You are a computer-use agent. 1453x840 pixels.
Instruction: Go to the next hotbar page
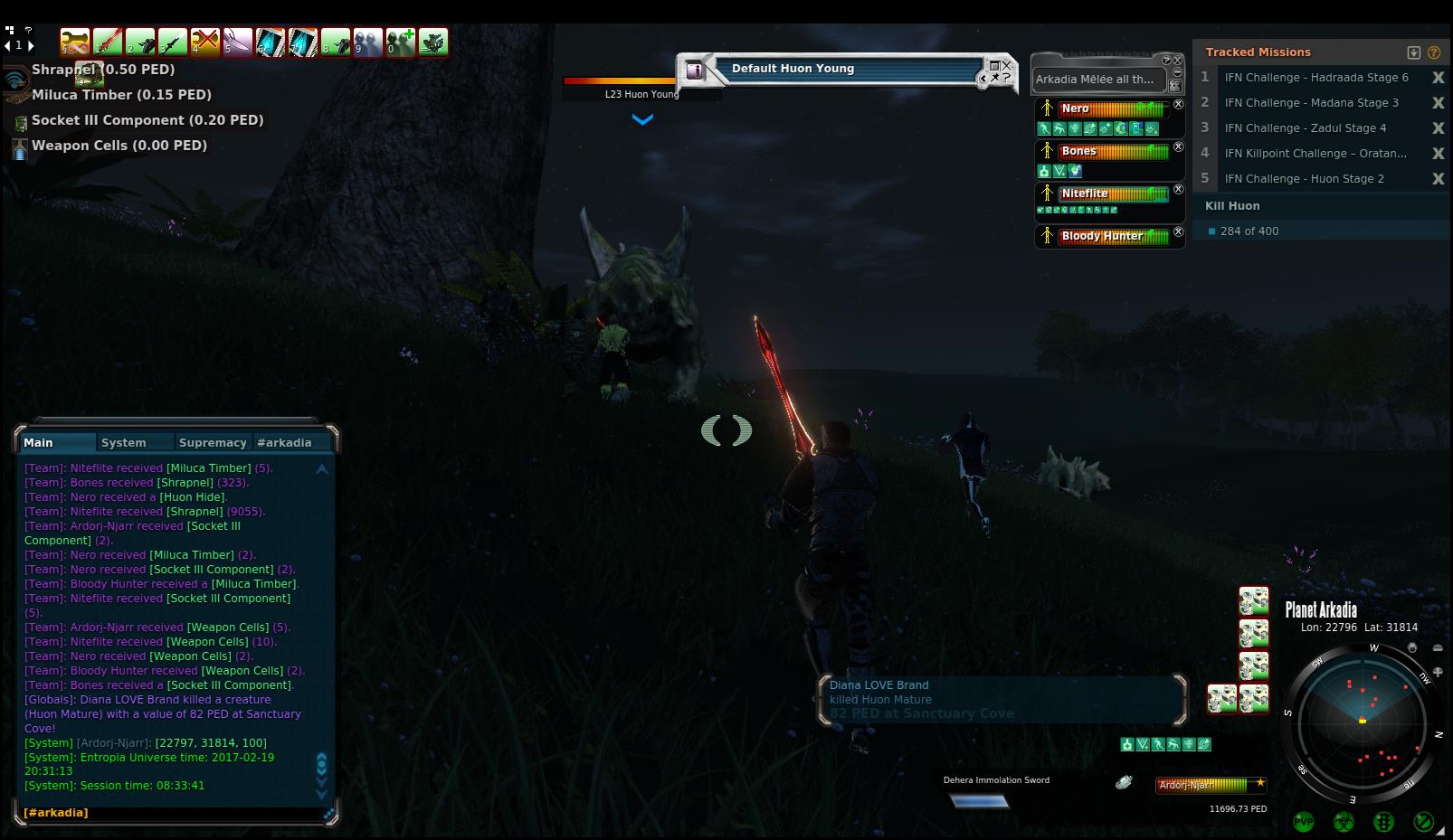coord(31,45)
